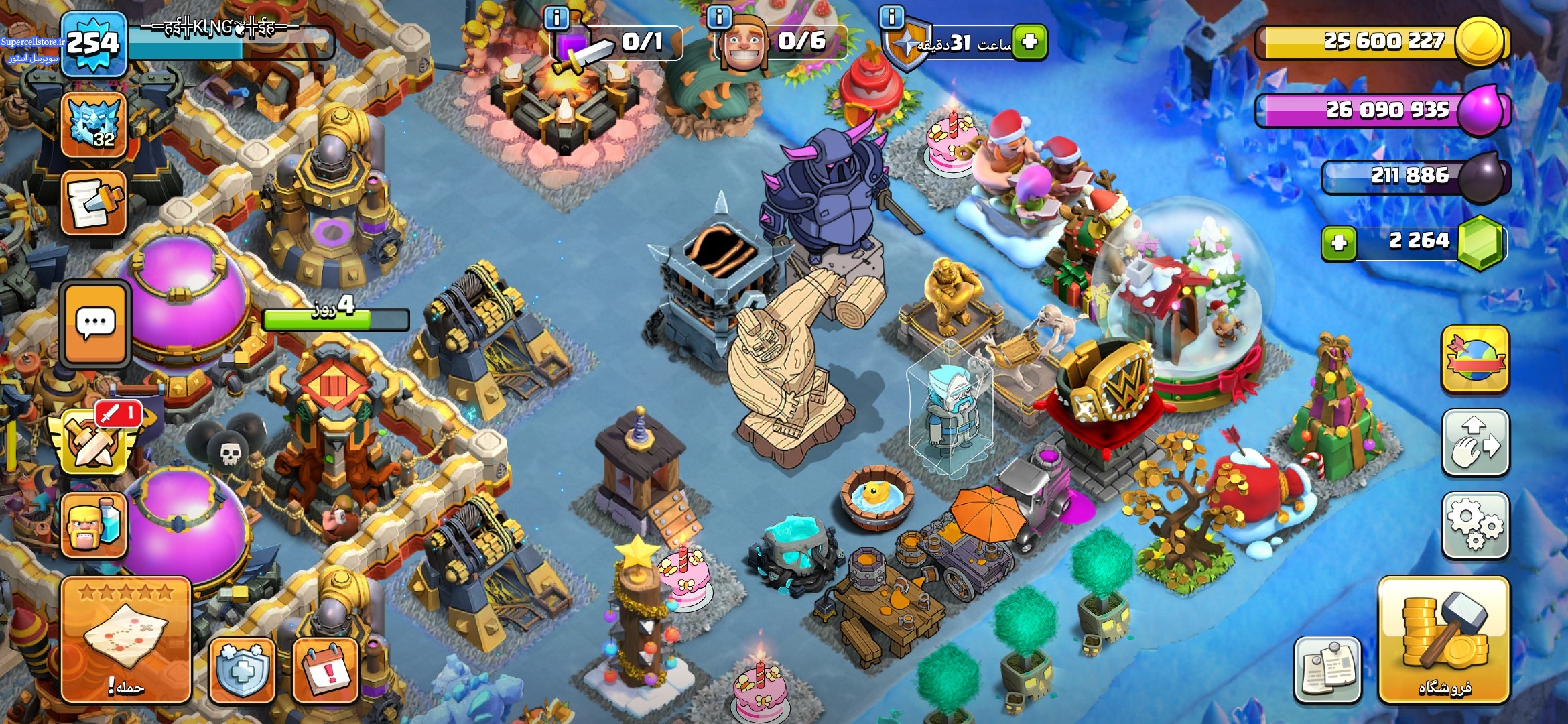Open the Attack map button
This screenshot has height=724, width=1568.
tap(126, 640)
